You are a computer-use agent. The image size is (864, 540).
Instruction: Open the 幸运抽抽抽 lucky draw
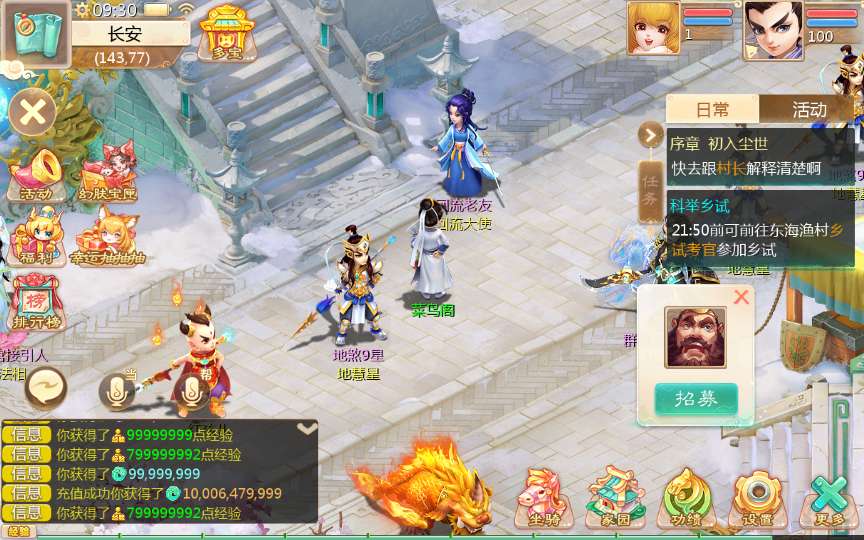click(x=108, y=238)
